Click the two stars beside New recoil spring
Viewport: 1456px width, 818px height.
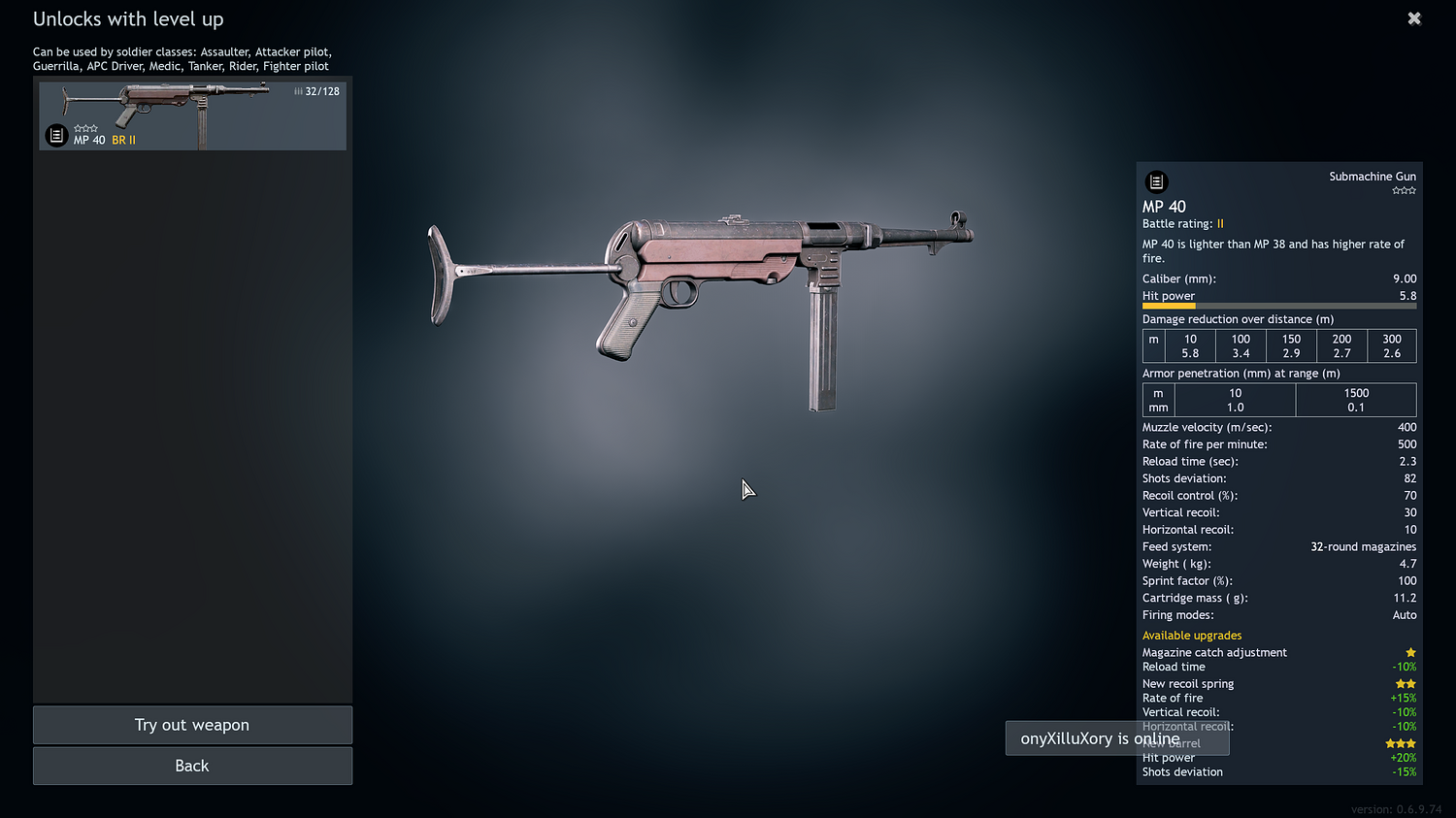click(x=1406, y=683)
